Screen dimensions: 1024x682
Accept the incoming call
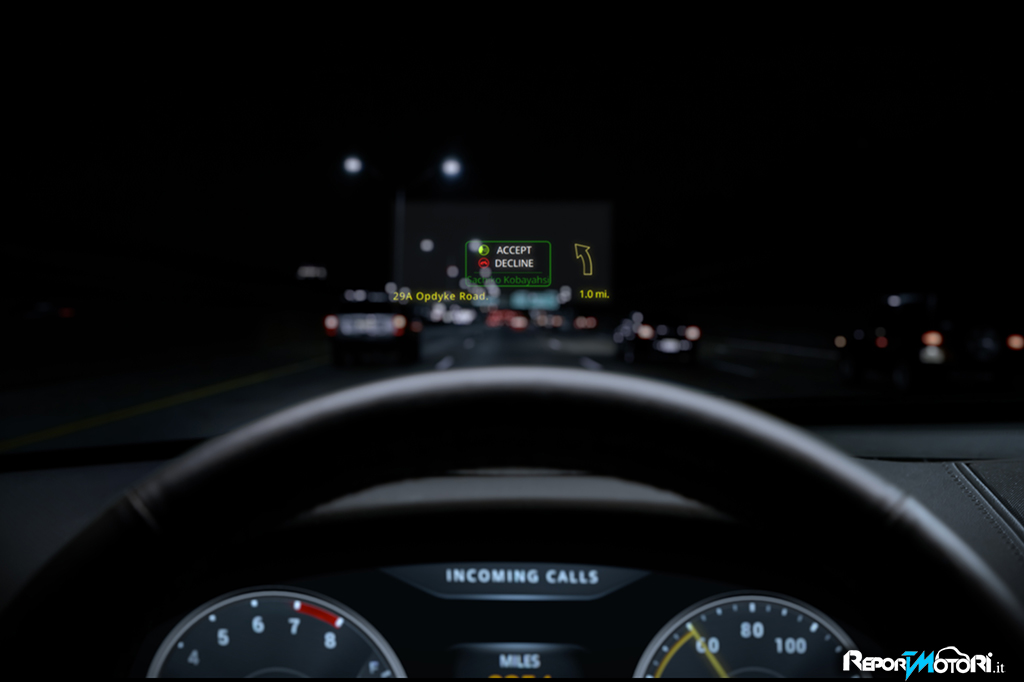pos(506,250)
